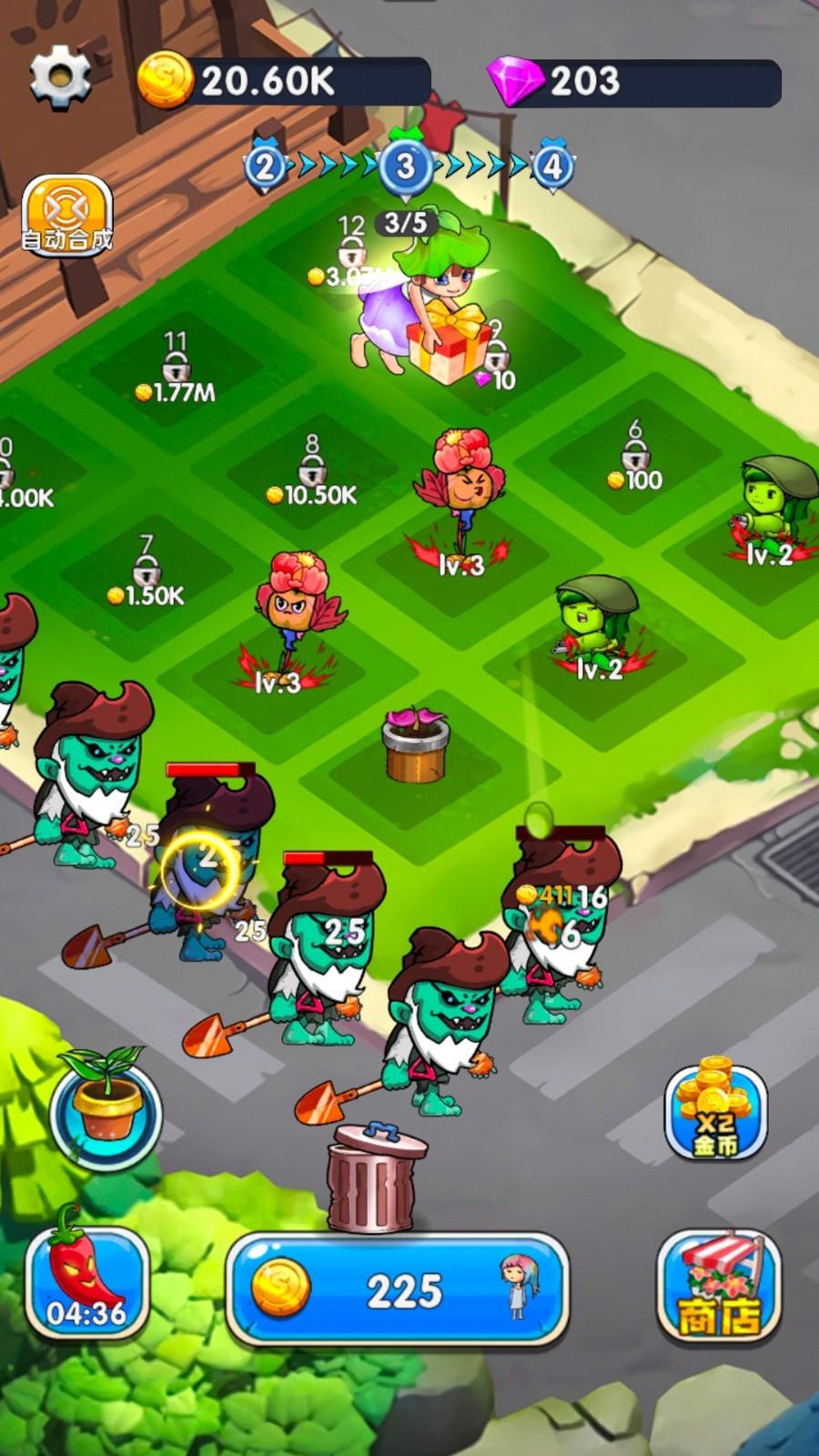This screenshot has width=819, height=1456.
Task: Open the gear settings menu
Action: click(60, 78)
